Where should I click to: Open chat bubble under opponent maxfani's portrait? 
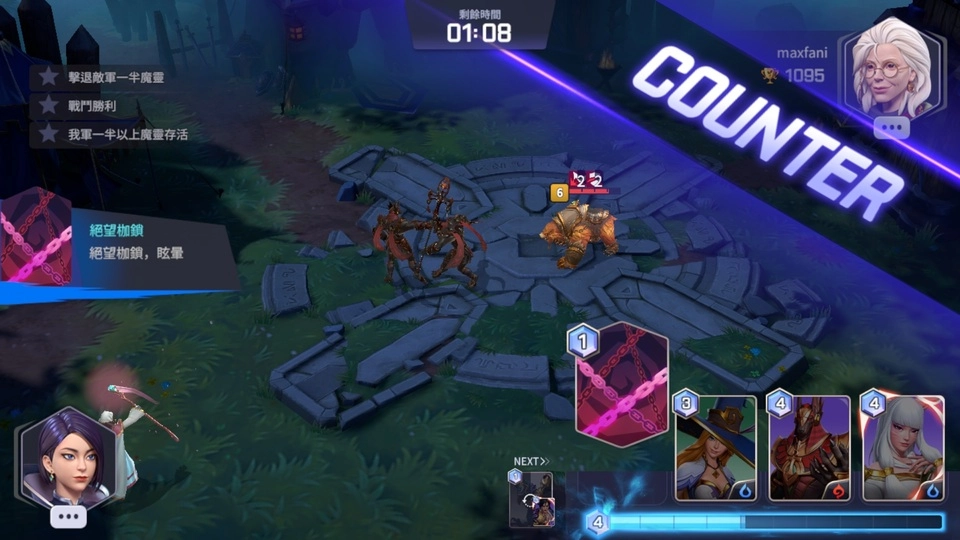tap(891, 128)
